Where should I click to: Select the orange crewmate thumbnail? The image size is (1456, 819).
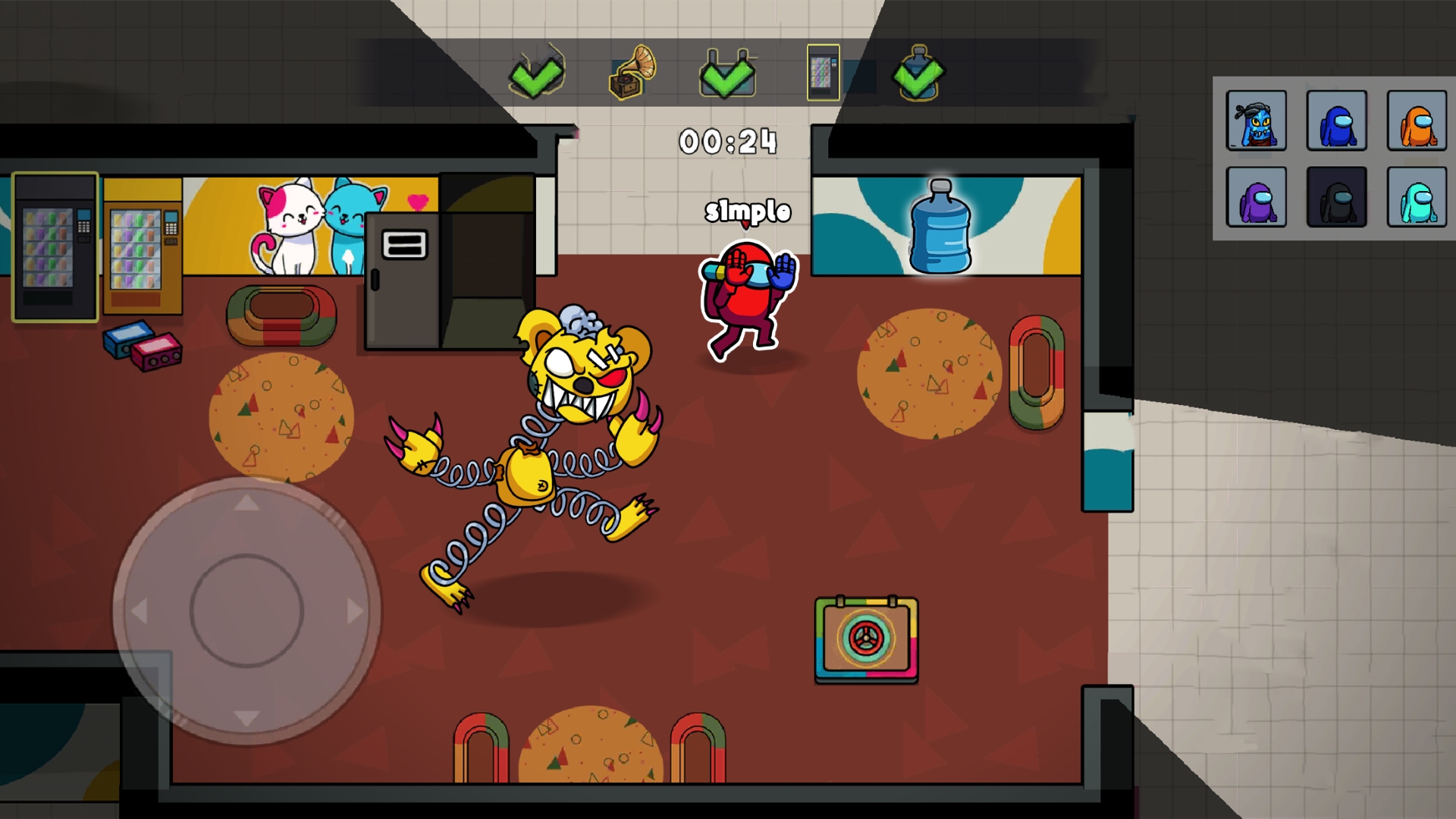1417,121
